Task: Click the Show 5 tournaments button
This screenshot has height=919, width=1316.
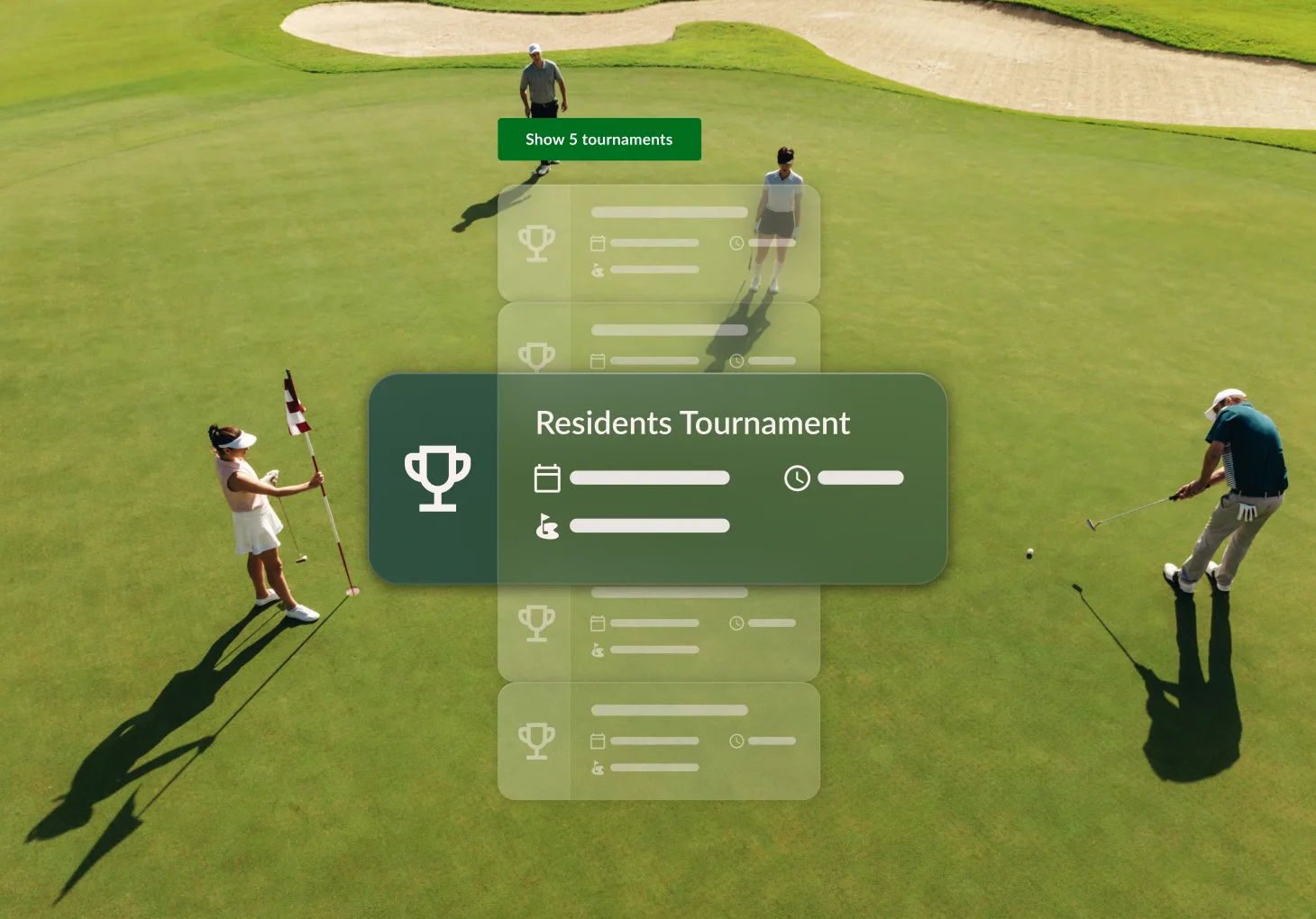Action: [x=599, y=140]
